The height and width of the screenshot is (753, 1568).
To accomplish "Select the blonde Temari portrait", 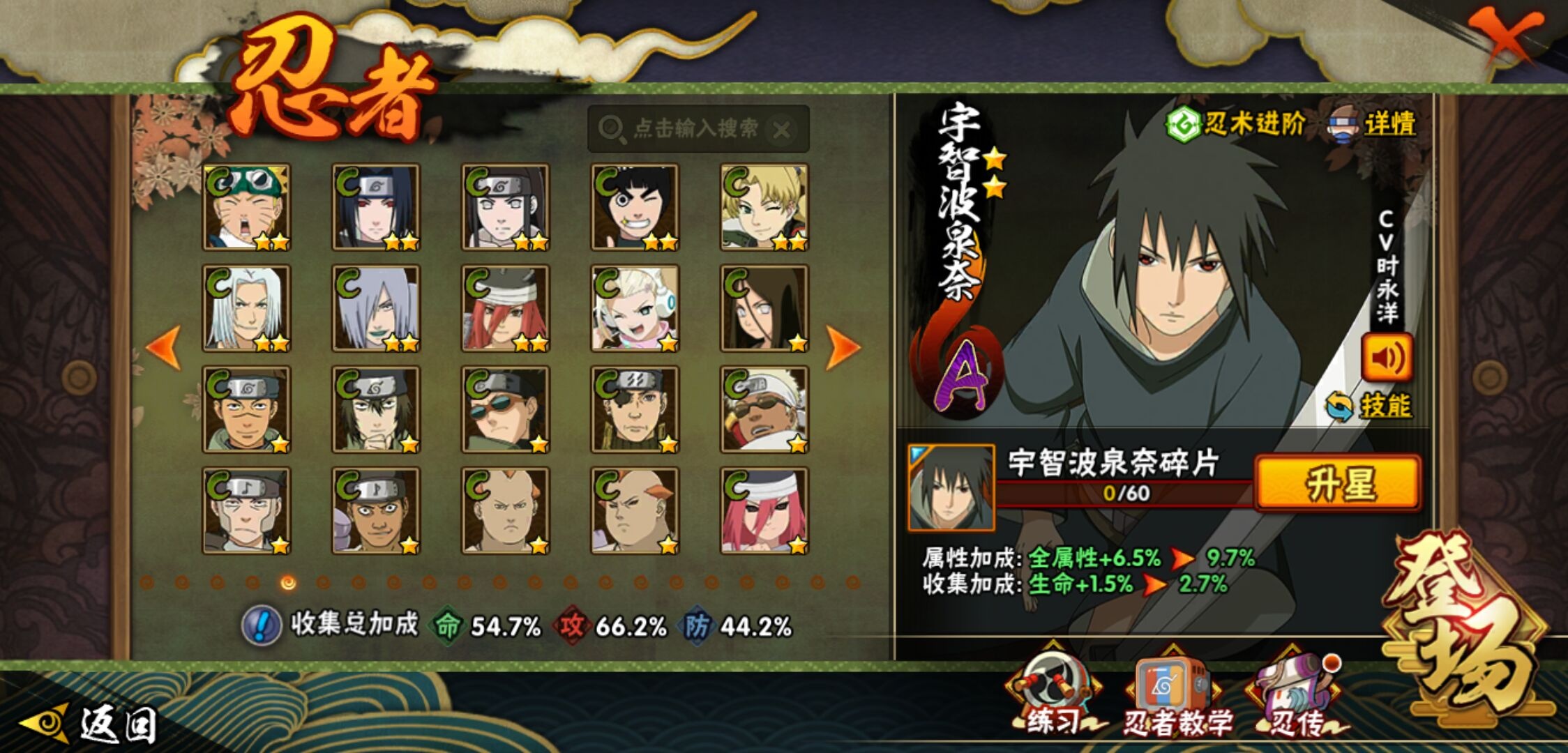I will click(x=764, y=207).
